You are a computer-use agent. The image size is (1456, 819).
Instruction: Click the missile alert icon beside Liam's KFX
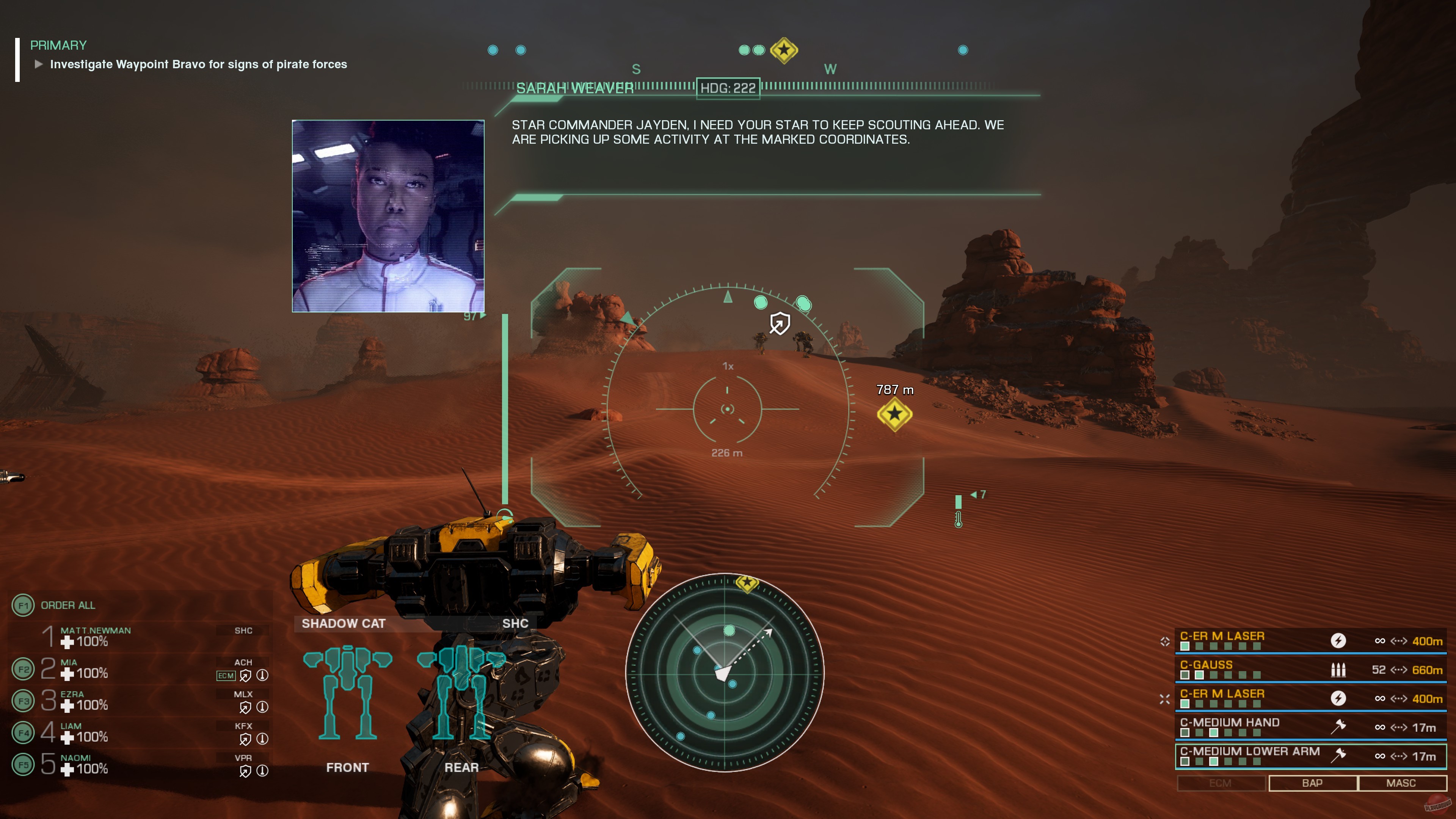pyautogui.click(x=262, y=739)
